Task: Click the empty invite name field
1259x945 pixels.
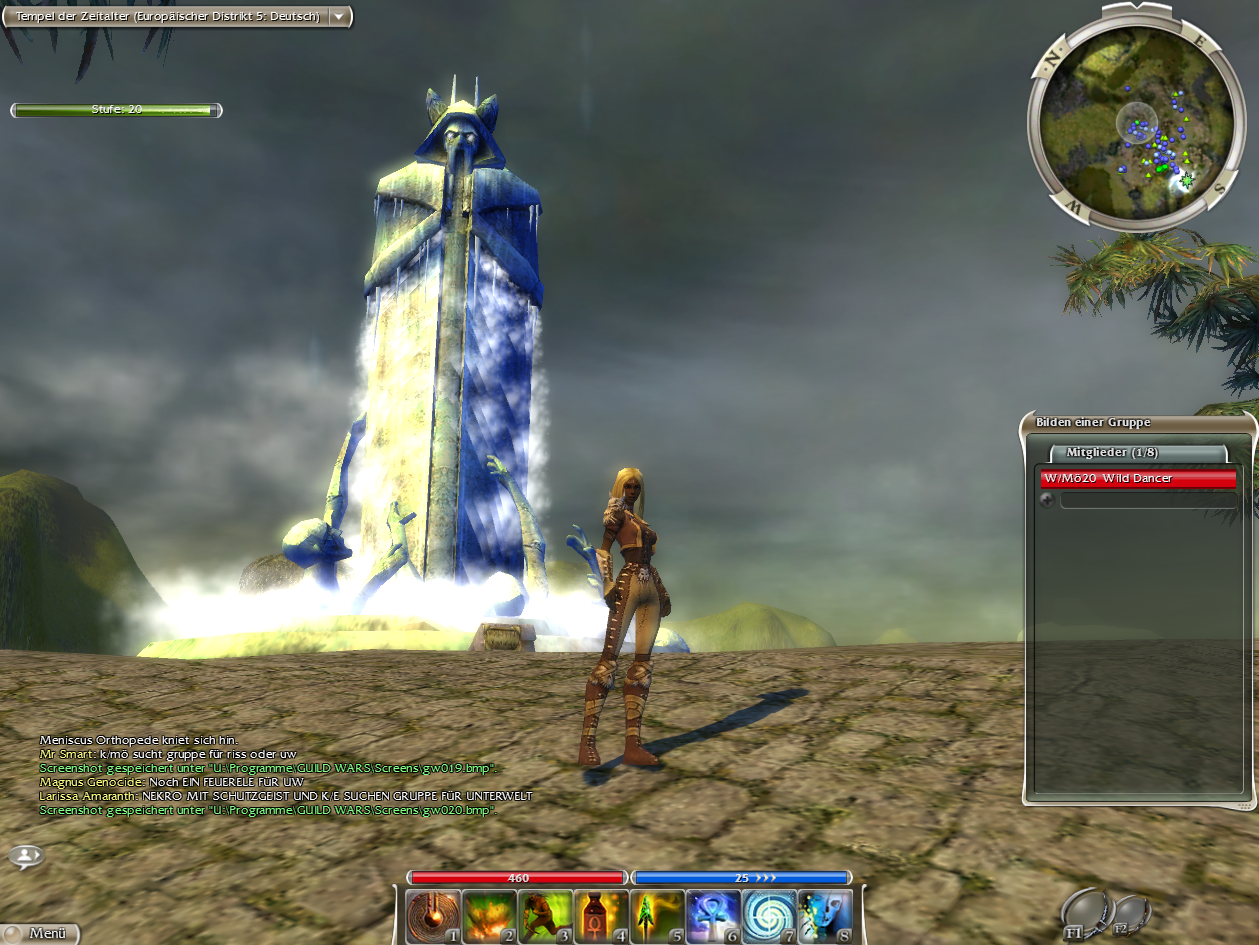Action: click(1147, 500)
